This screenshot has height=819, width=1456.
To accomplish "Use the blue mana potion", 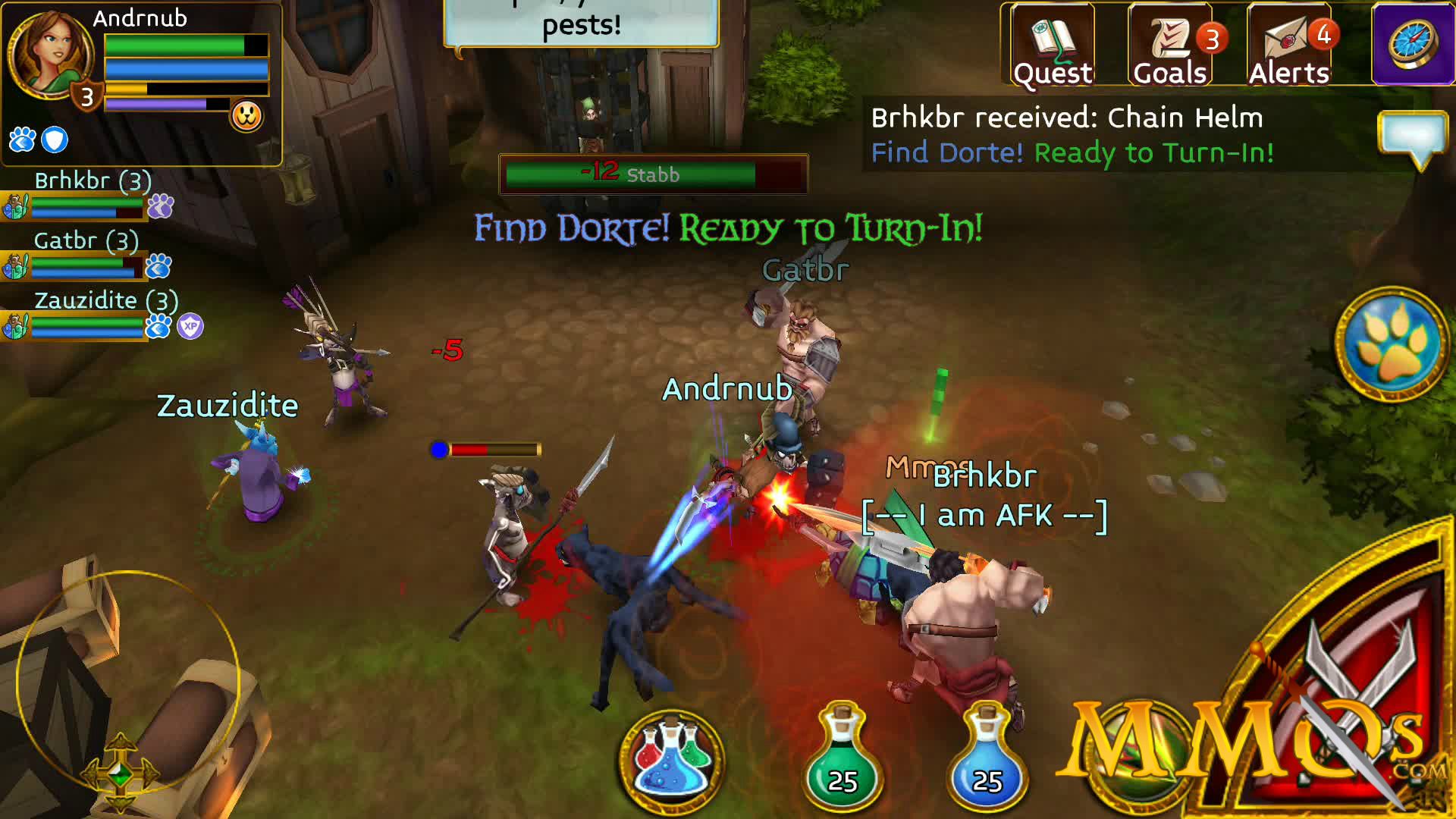I will [x=986, y=760].
